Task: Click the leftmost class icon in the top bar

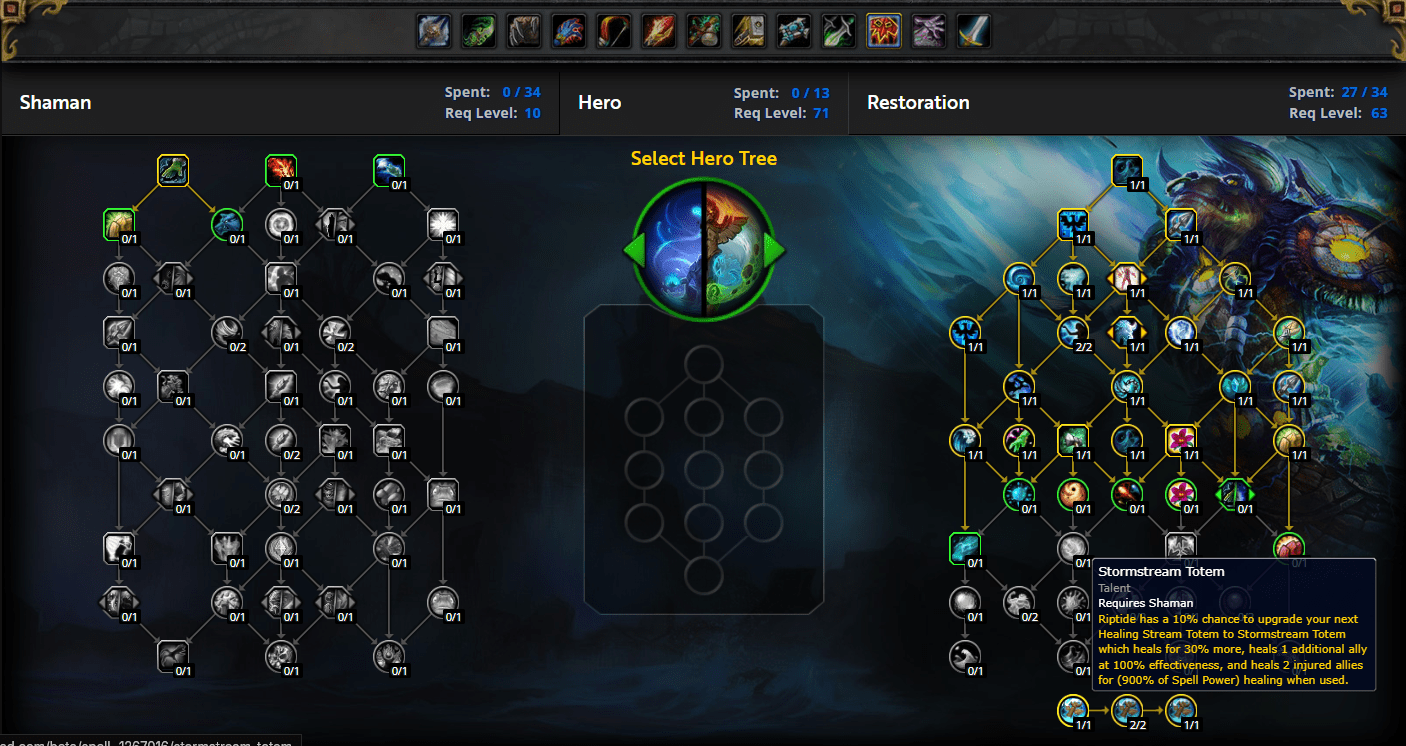Action: click(433, 30)
